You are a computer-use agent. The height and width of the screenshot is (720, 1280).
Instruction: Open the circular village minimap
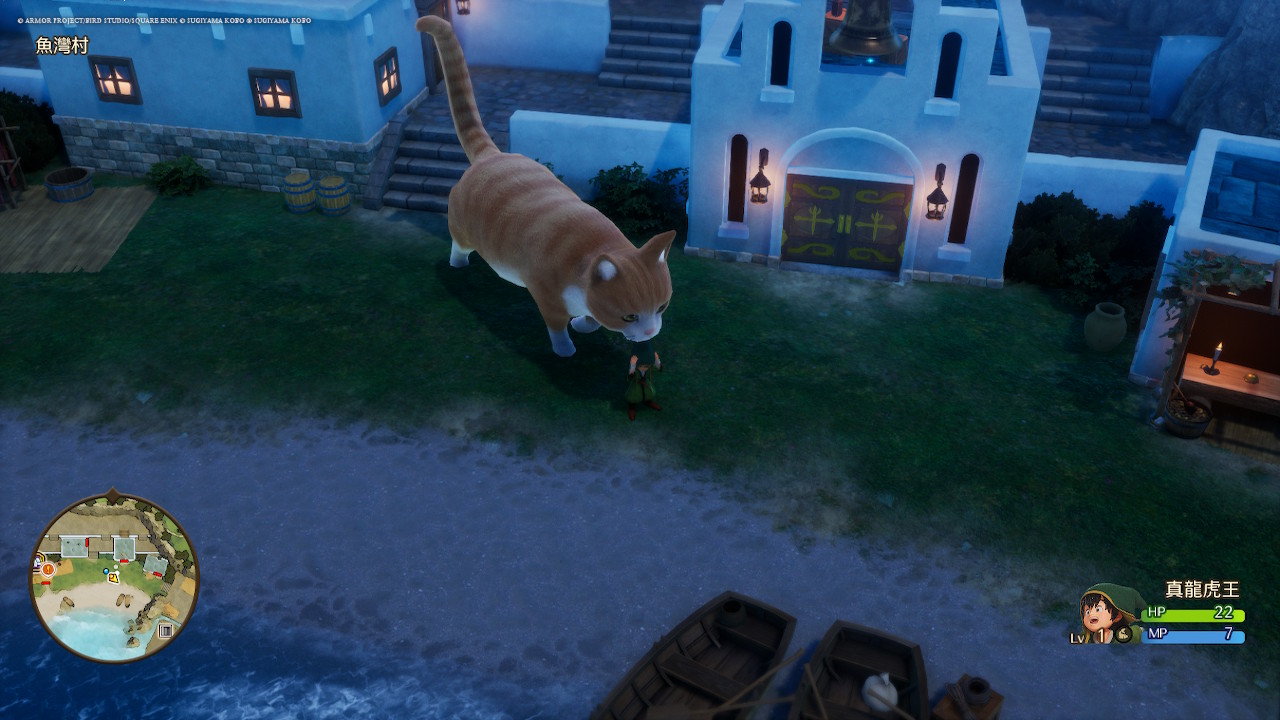pos(114,578)
